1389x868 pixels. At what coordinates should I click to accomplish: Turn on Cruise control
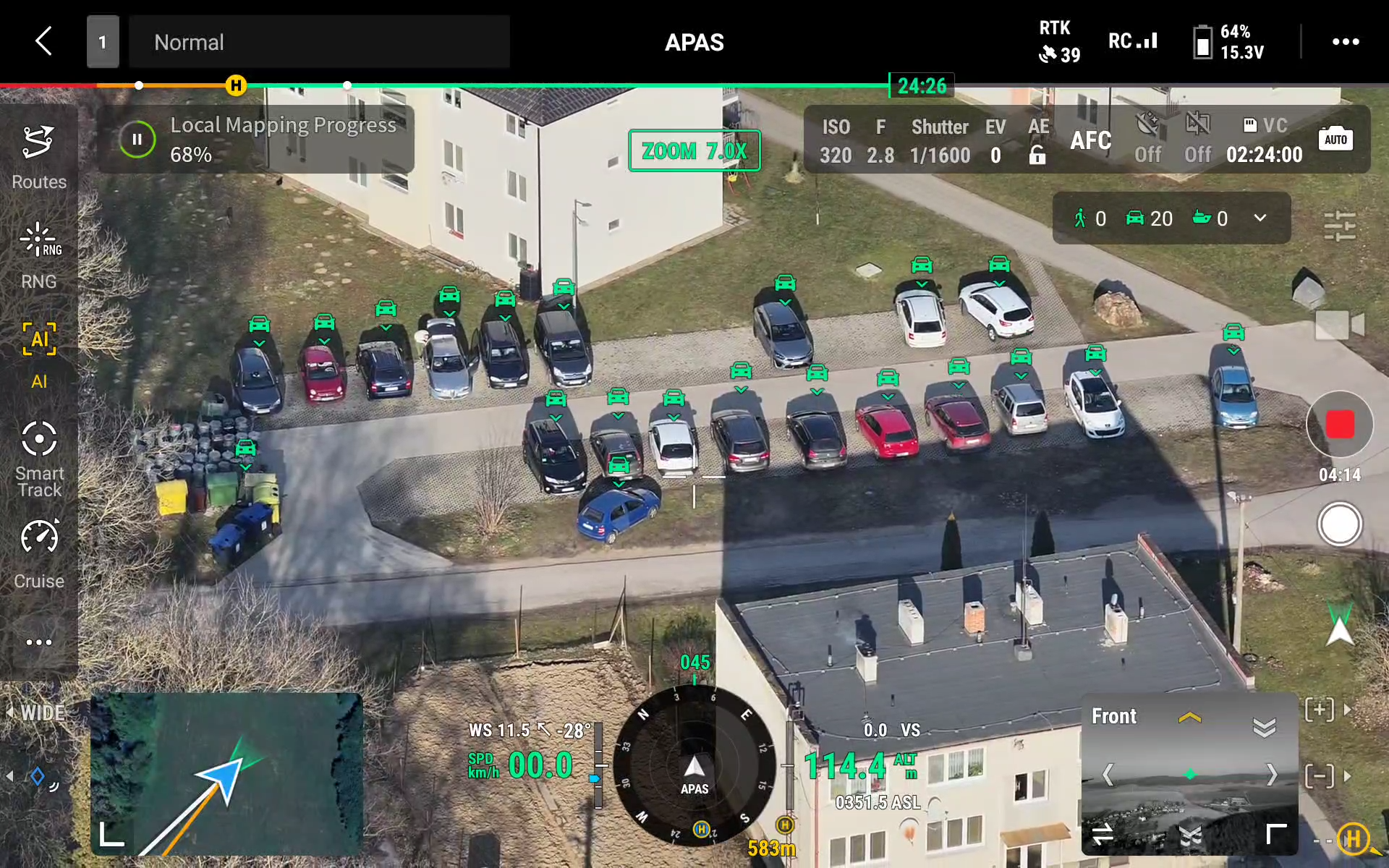[39, 553]
